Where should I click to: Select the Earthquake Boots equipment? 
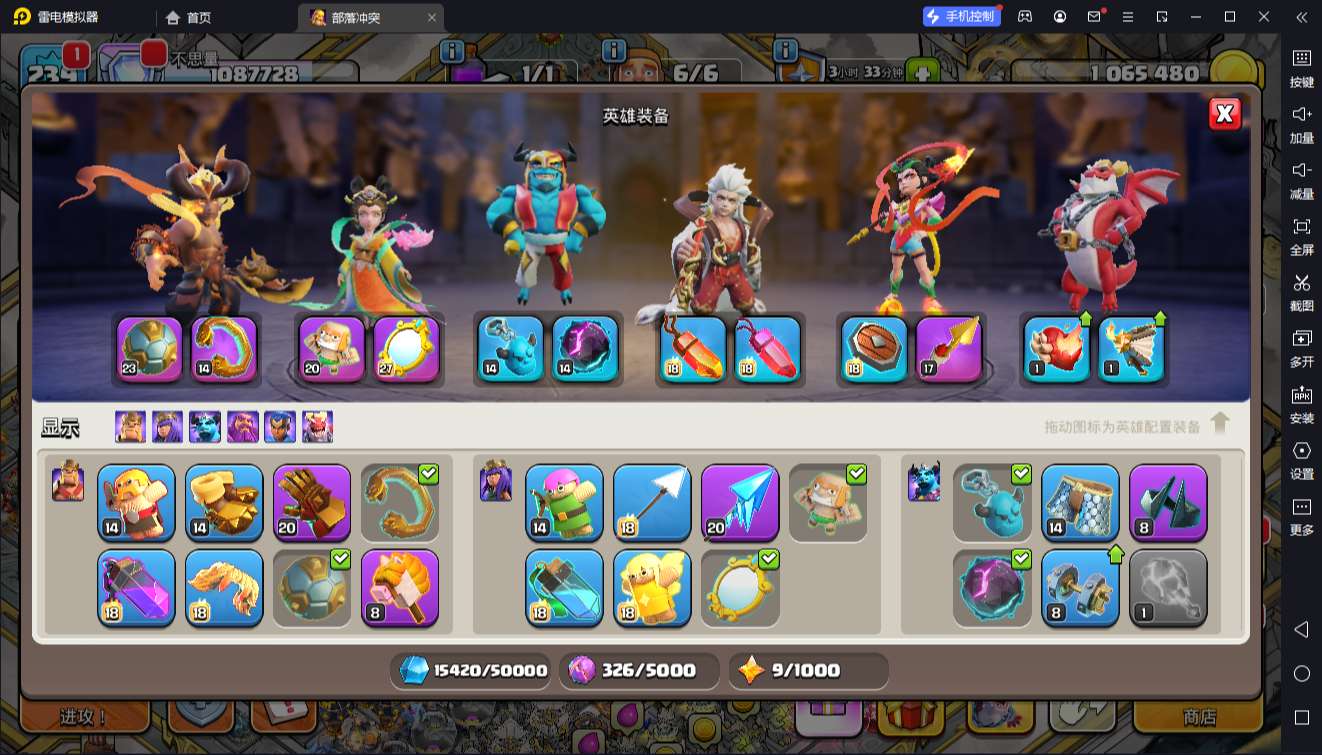click(224, 503)
